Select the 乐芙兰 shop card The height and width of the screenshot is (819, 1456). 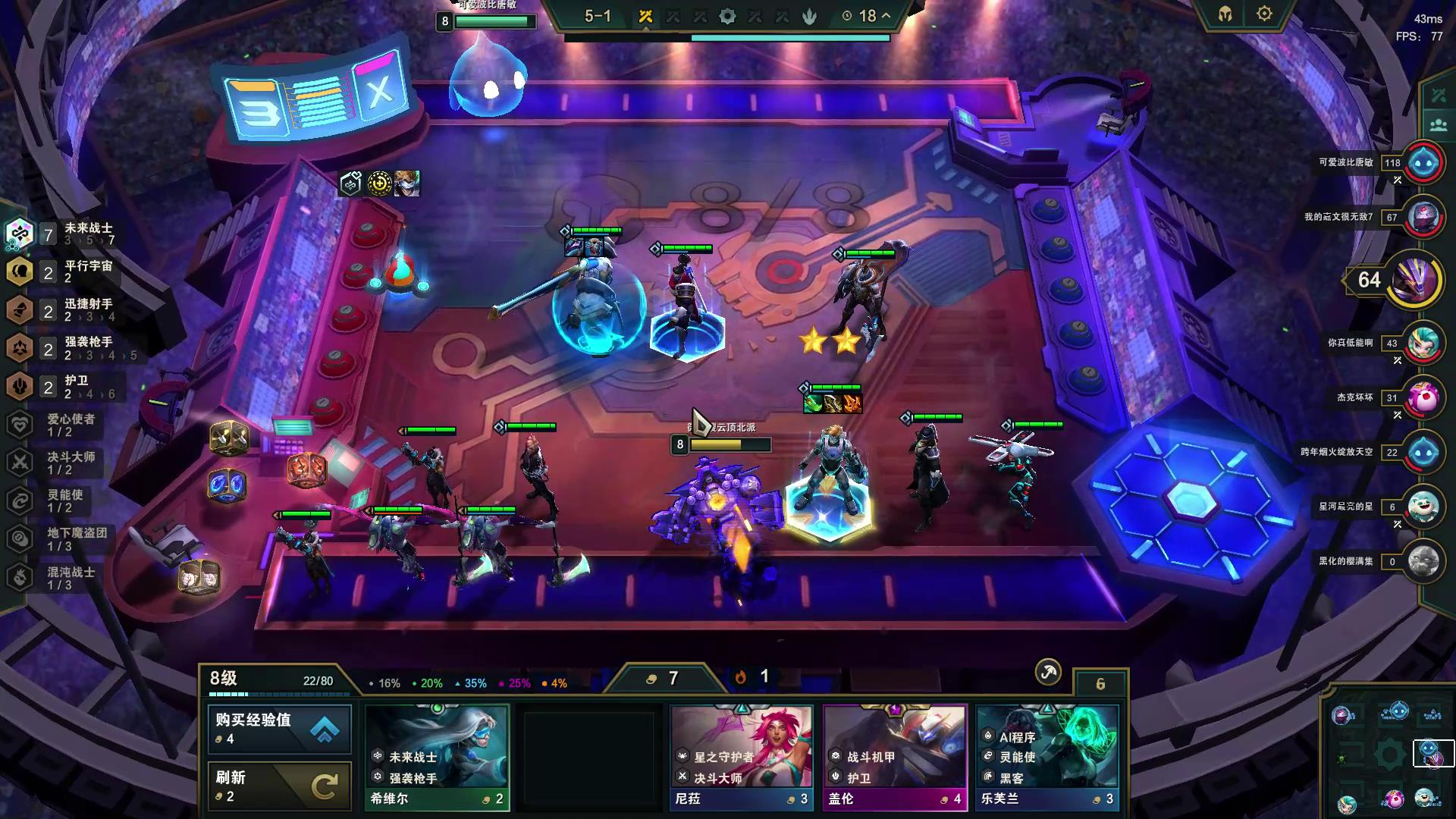1047,758
